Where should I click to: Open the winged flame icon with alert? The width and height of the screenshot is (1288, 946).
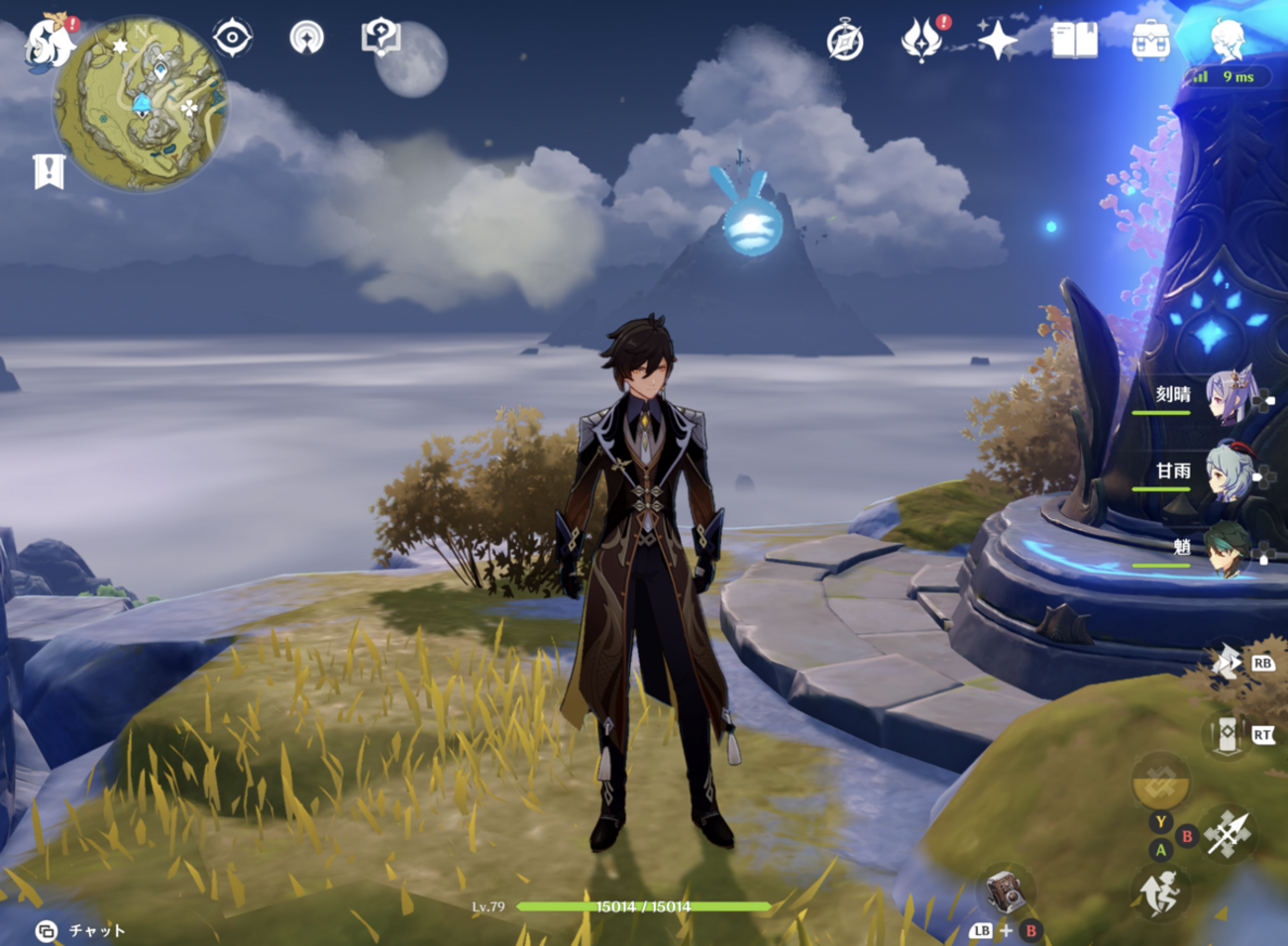pyautogui.click(x=921, y=42)
